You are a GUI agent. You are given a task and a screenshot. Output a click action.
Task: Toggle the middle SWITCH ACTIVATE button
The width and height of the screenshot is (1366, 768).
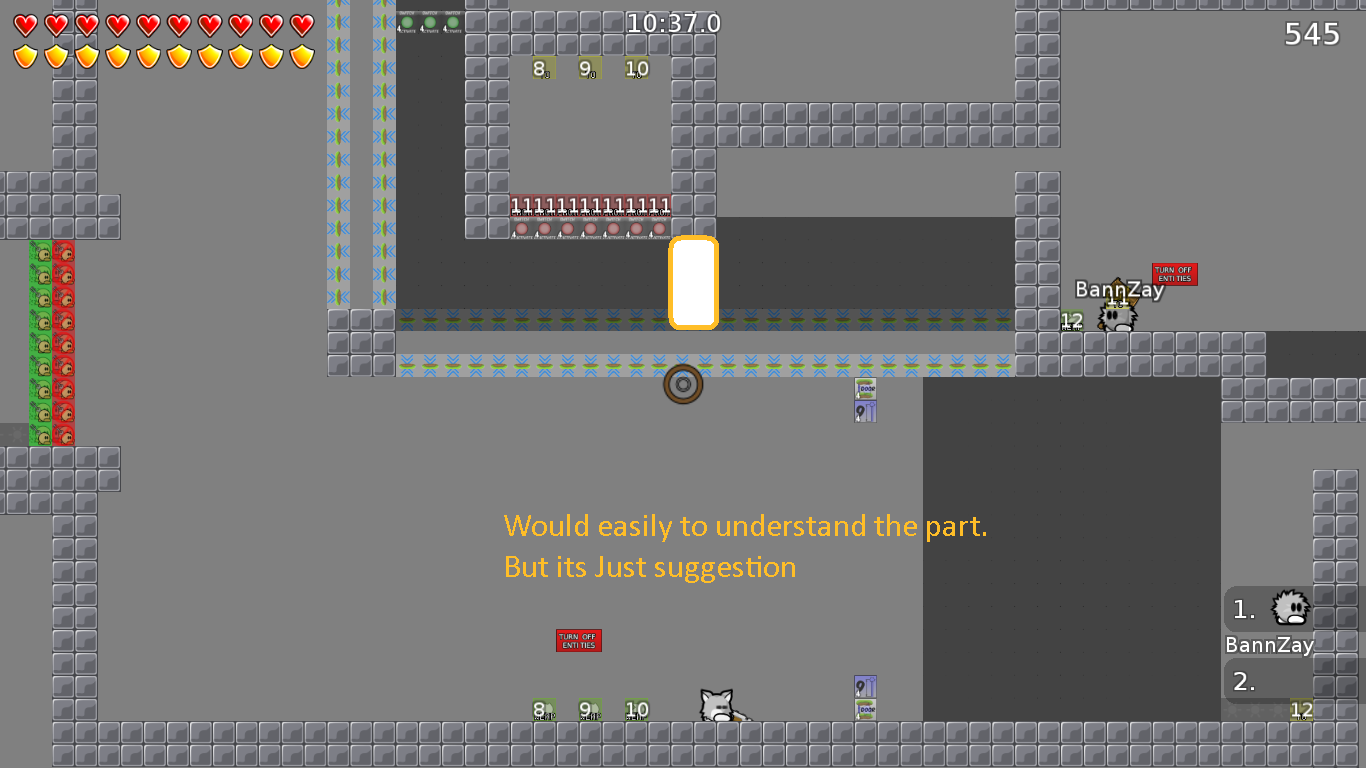(x=432, y=22)
